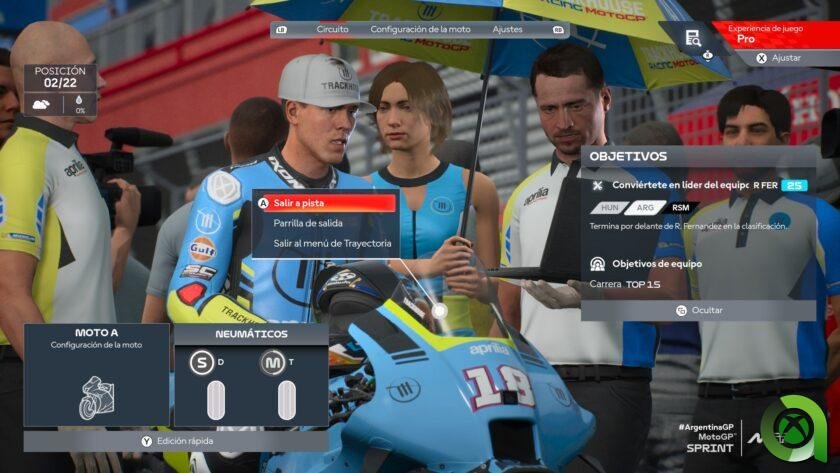Click the 'Edición rápida' bar
This screenshot has height=473, width=840.
(177, 440)
